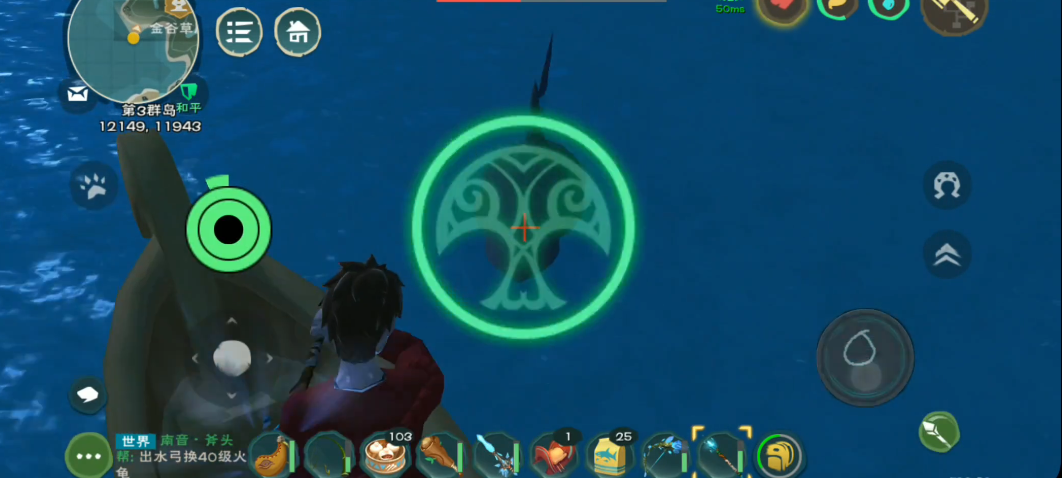Select the milk carton slot with 25
The height and width of the screenshot is (478, 1062).
tap(611, 456)
